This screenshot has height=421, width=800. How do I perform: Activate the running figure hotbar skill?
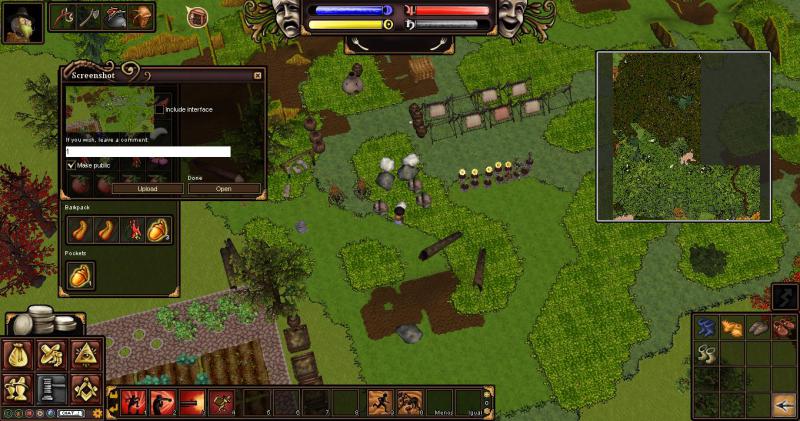[x=381, y=402]
